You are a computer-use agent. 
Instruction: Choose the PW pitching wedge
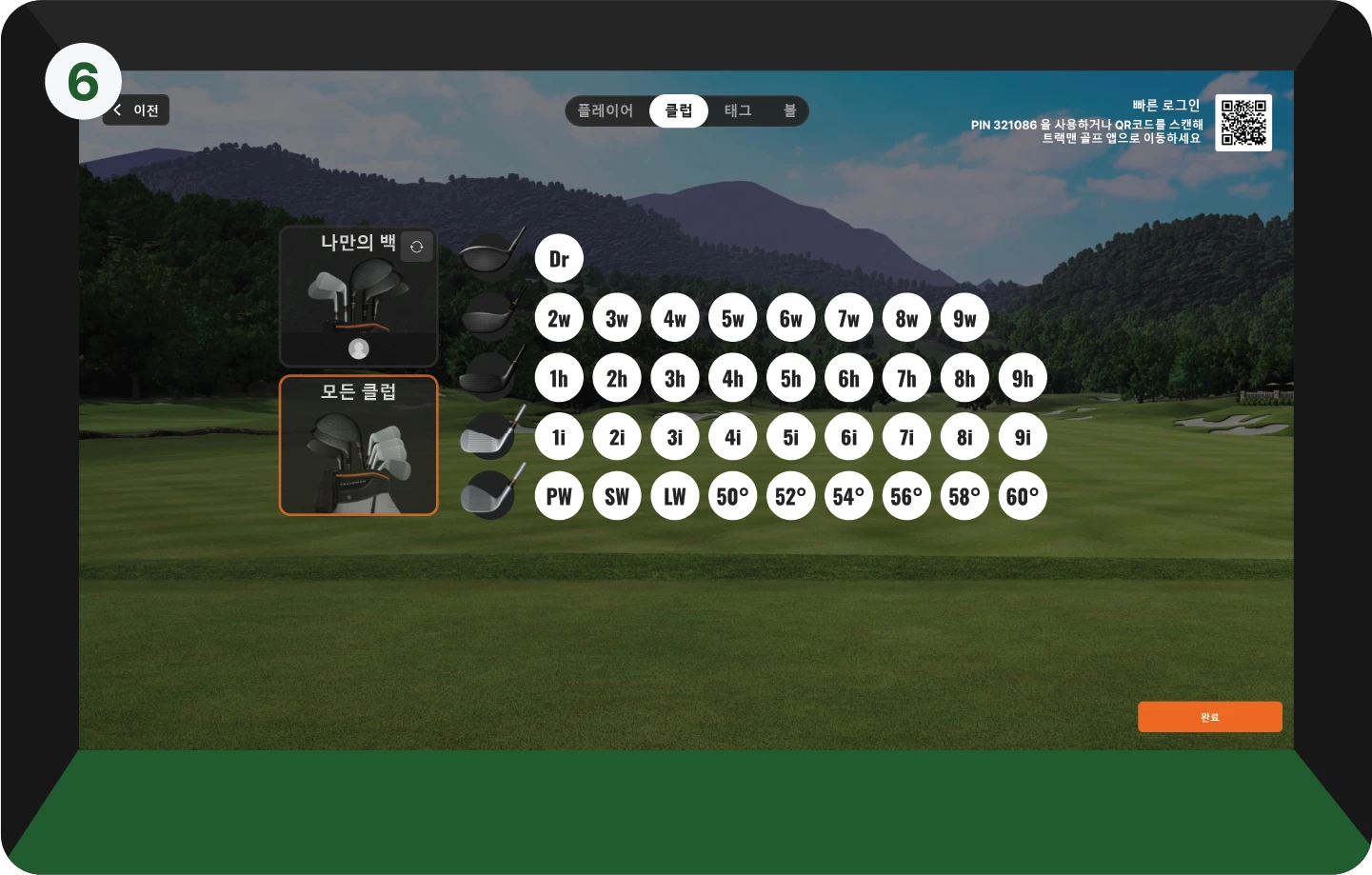pos(559,496)
